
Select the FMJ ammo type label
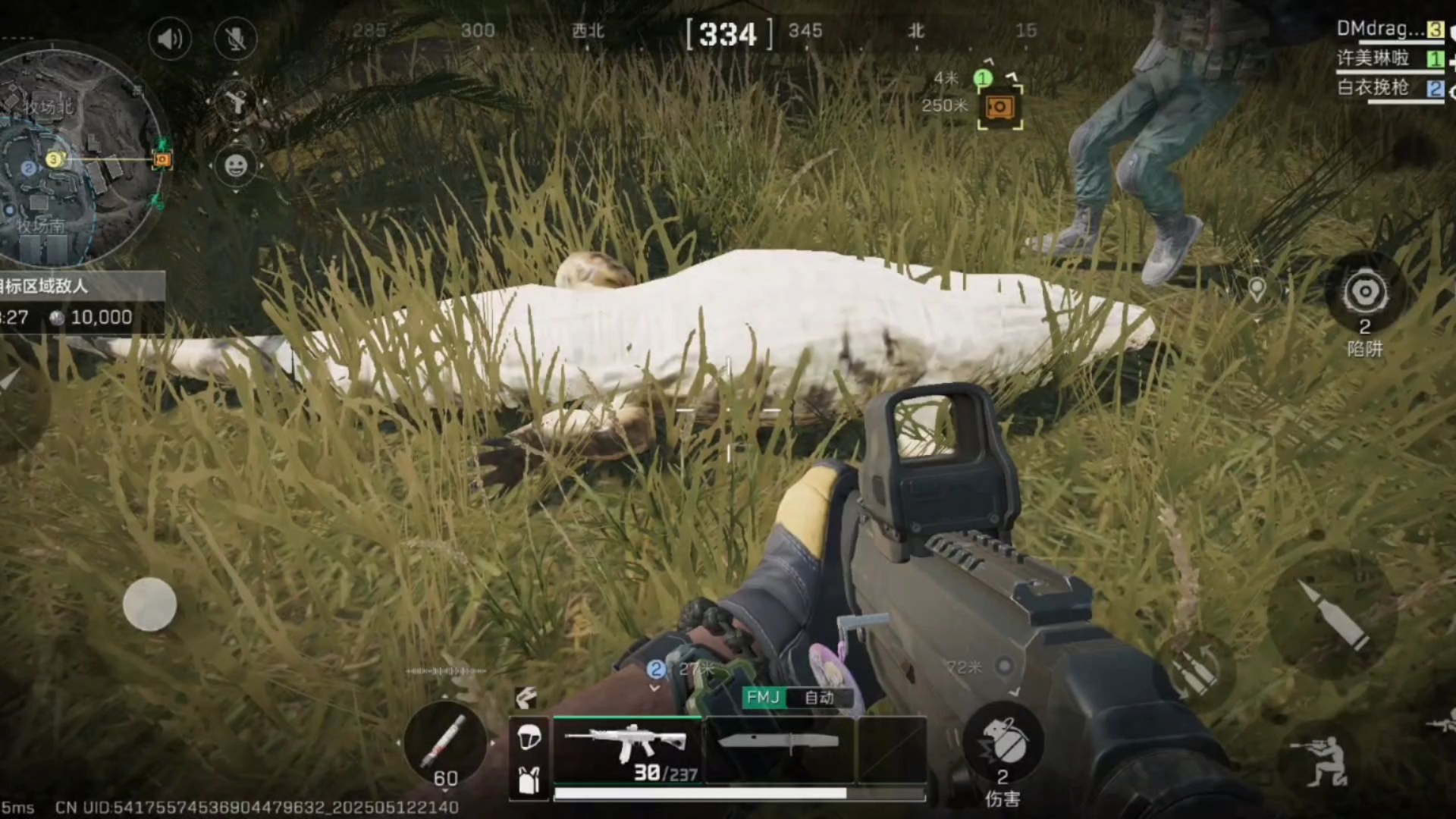coord(763,698)
